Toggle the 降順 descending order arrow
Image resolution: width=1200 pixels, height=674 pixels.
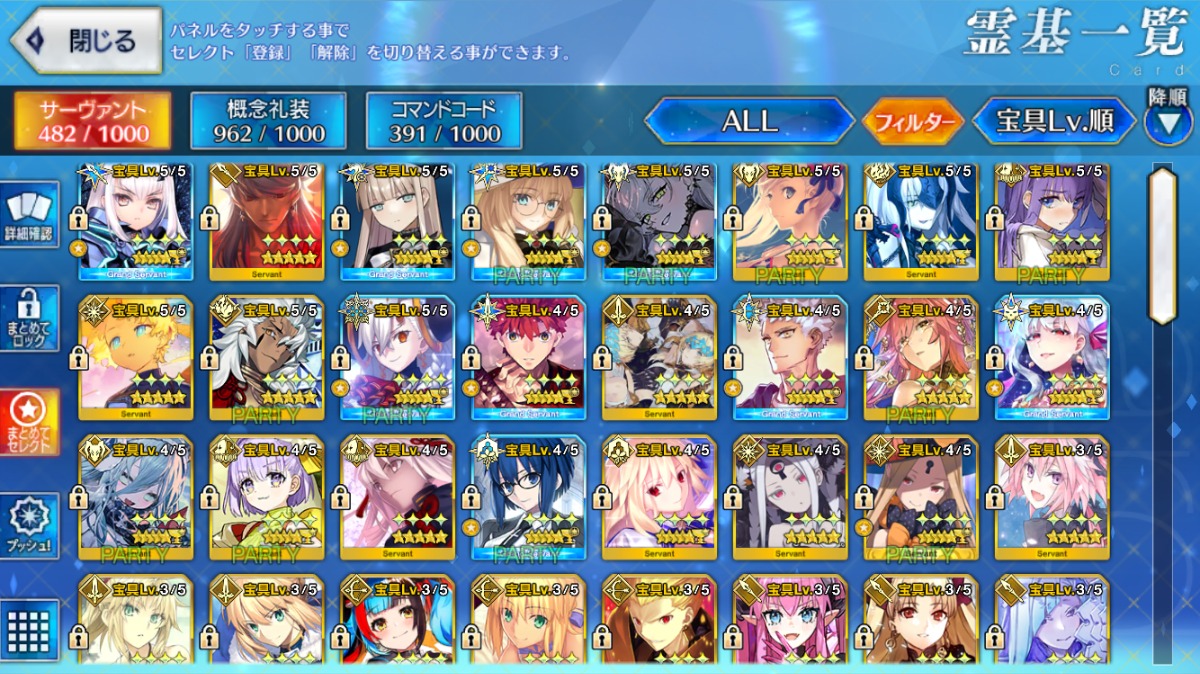click(x=1167, y=119)
